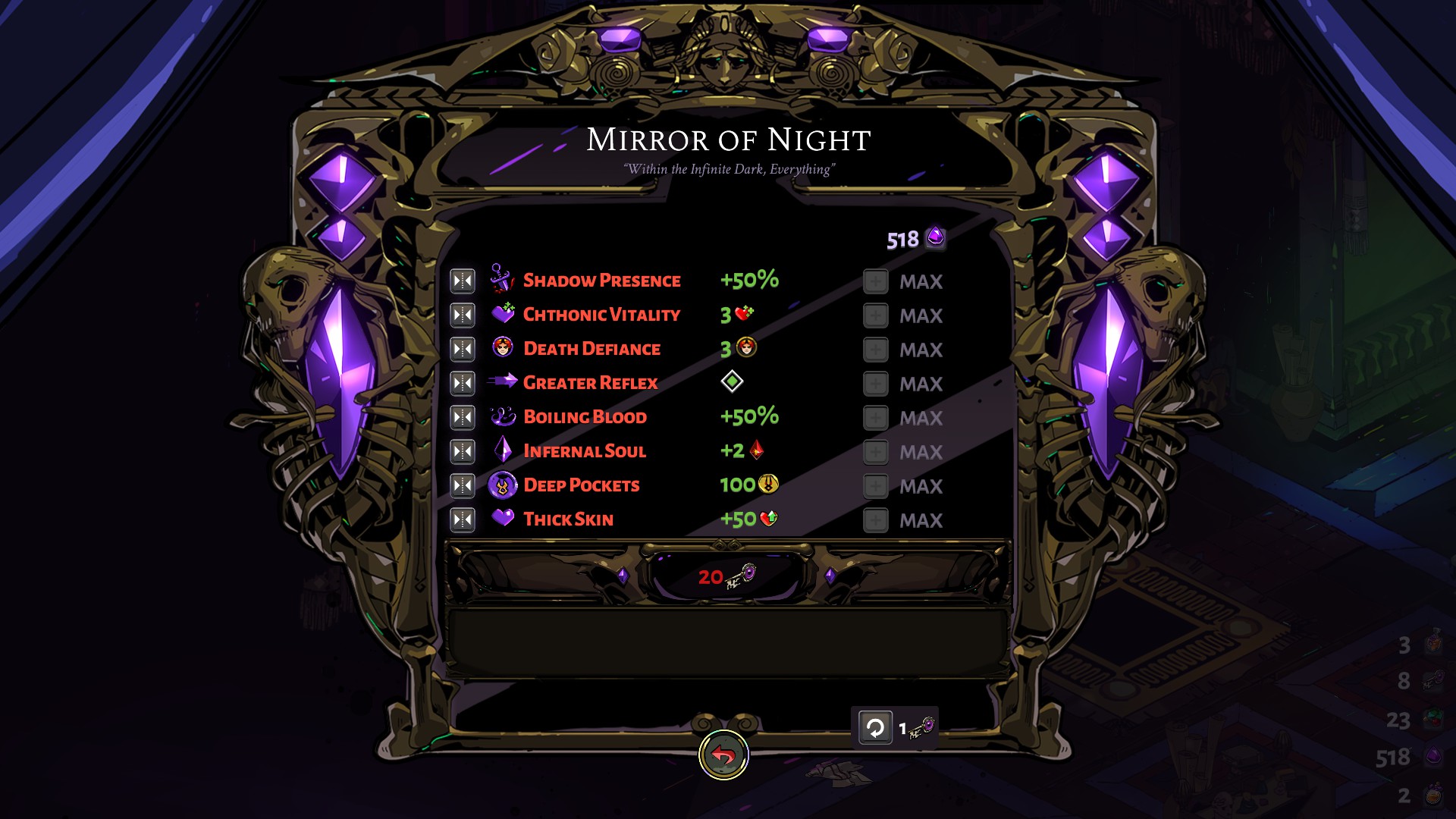Click the plus box beside Chthonic Vitality
Viewport: 1456px width, 819px height.
(x=875, y=315)
